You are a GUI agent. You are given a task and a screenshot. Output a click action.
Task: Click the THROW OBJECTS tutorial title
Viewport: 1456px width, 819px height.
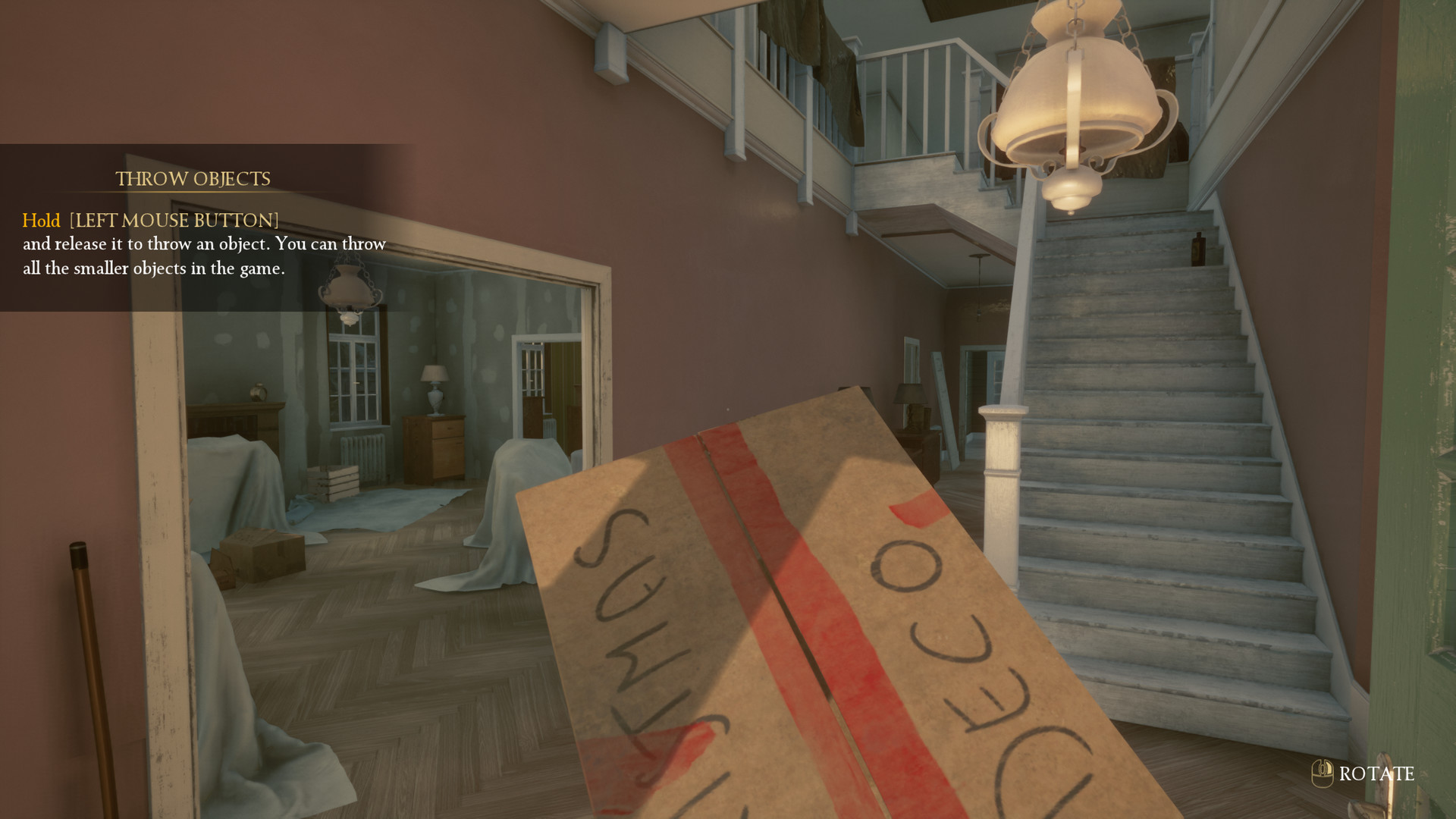coord(193,179)
